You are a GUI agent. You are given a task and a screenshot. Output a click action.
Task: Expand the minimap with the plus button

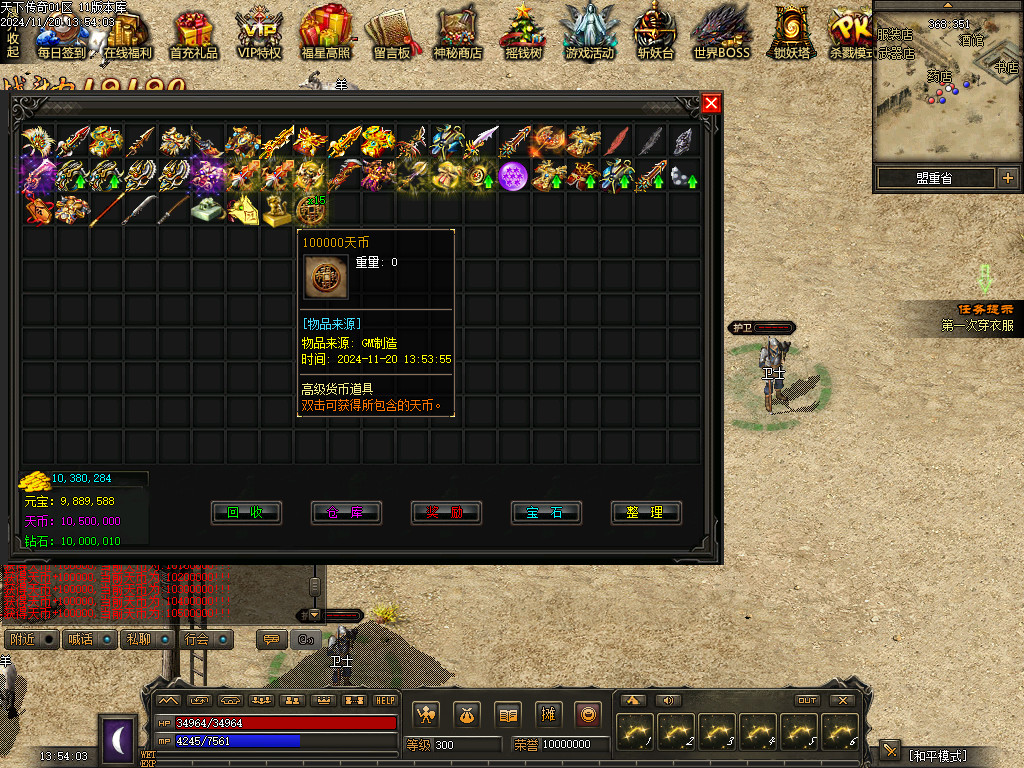click(1007, 178)
